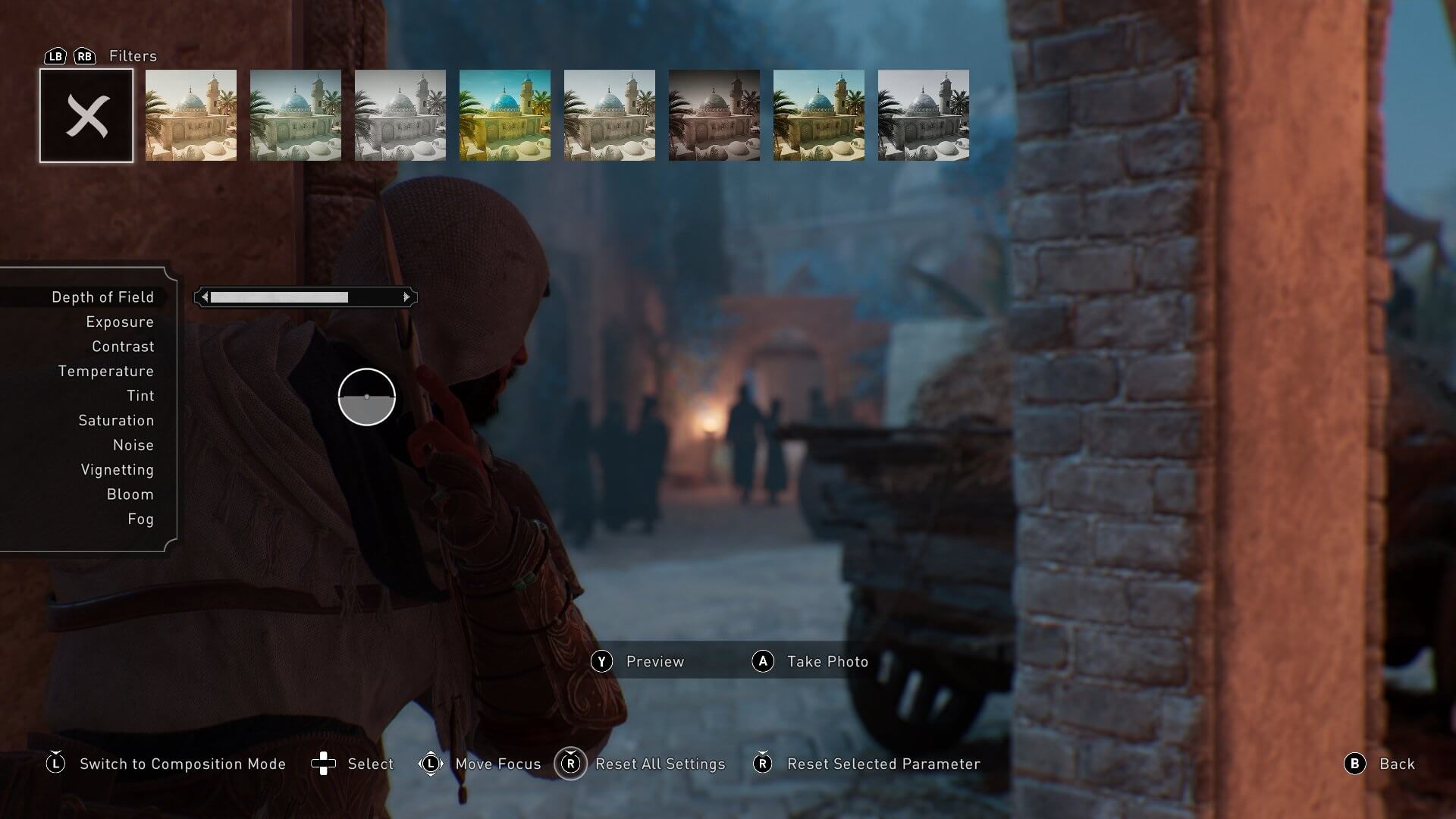Select the Vignetting parameter

point(117,470)
